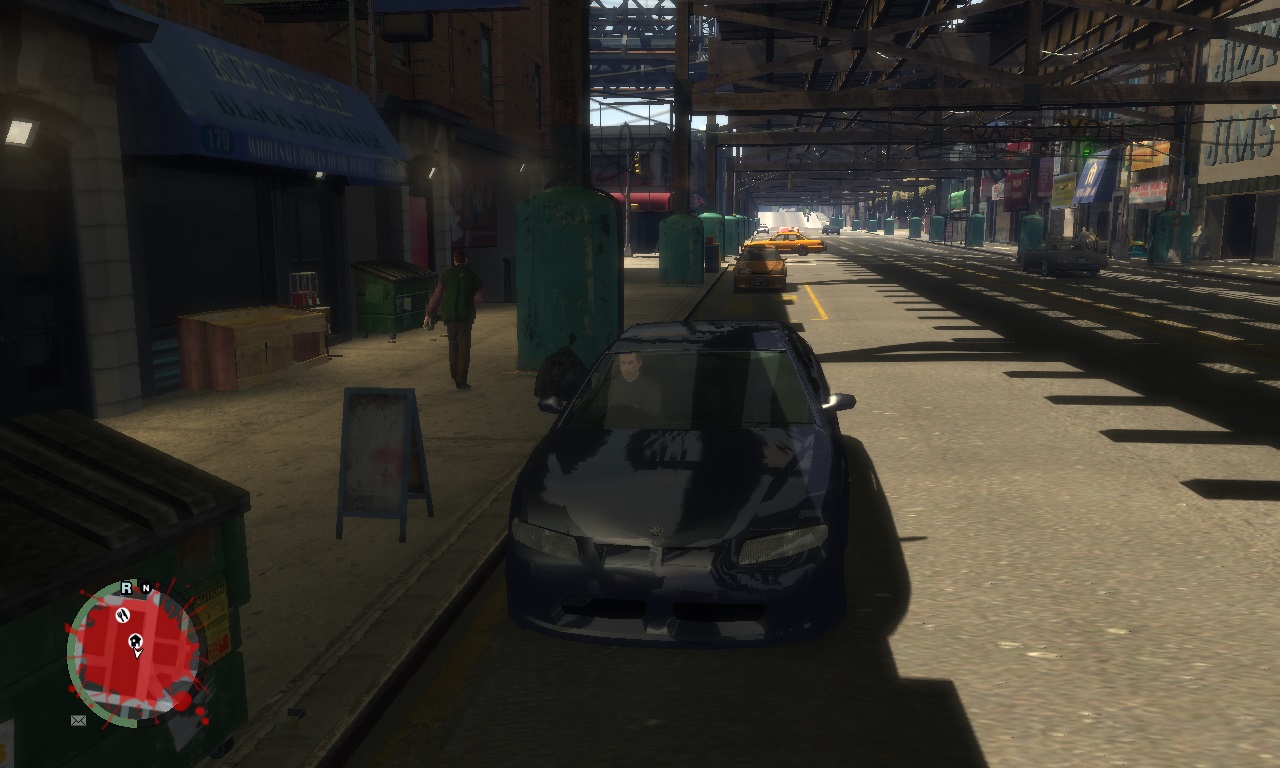Select the safehouse marker on the radar
This screenshot has height=768, width=1280.
(136, 640)
